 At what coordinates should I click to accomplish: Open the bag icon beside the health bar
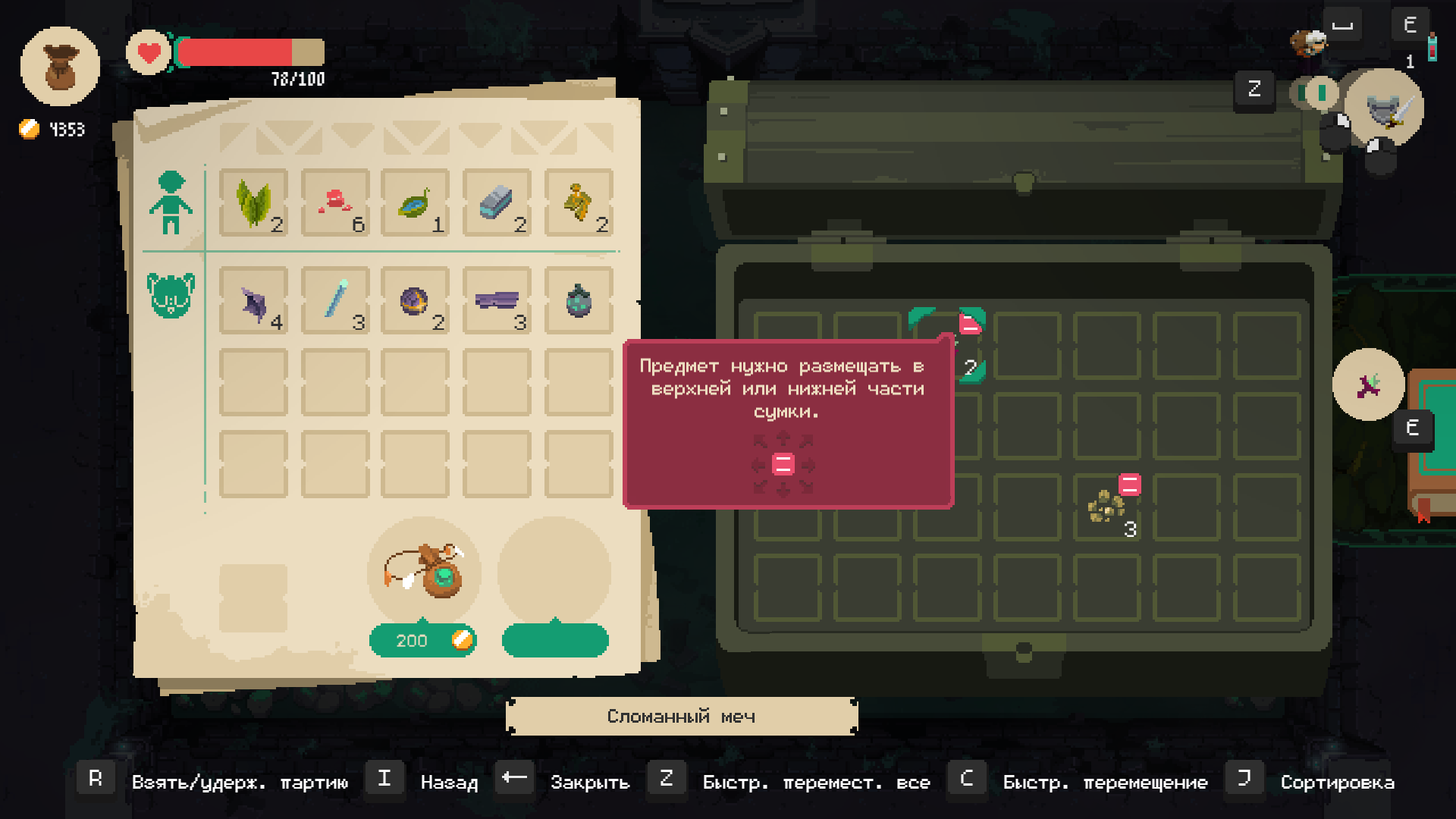[x=60, y=67]
